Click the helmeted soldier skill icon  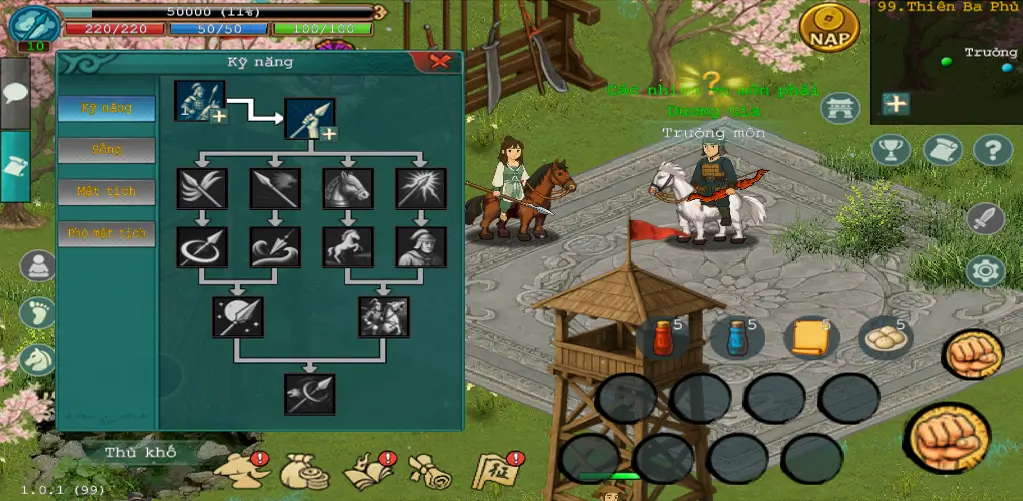421,246
